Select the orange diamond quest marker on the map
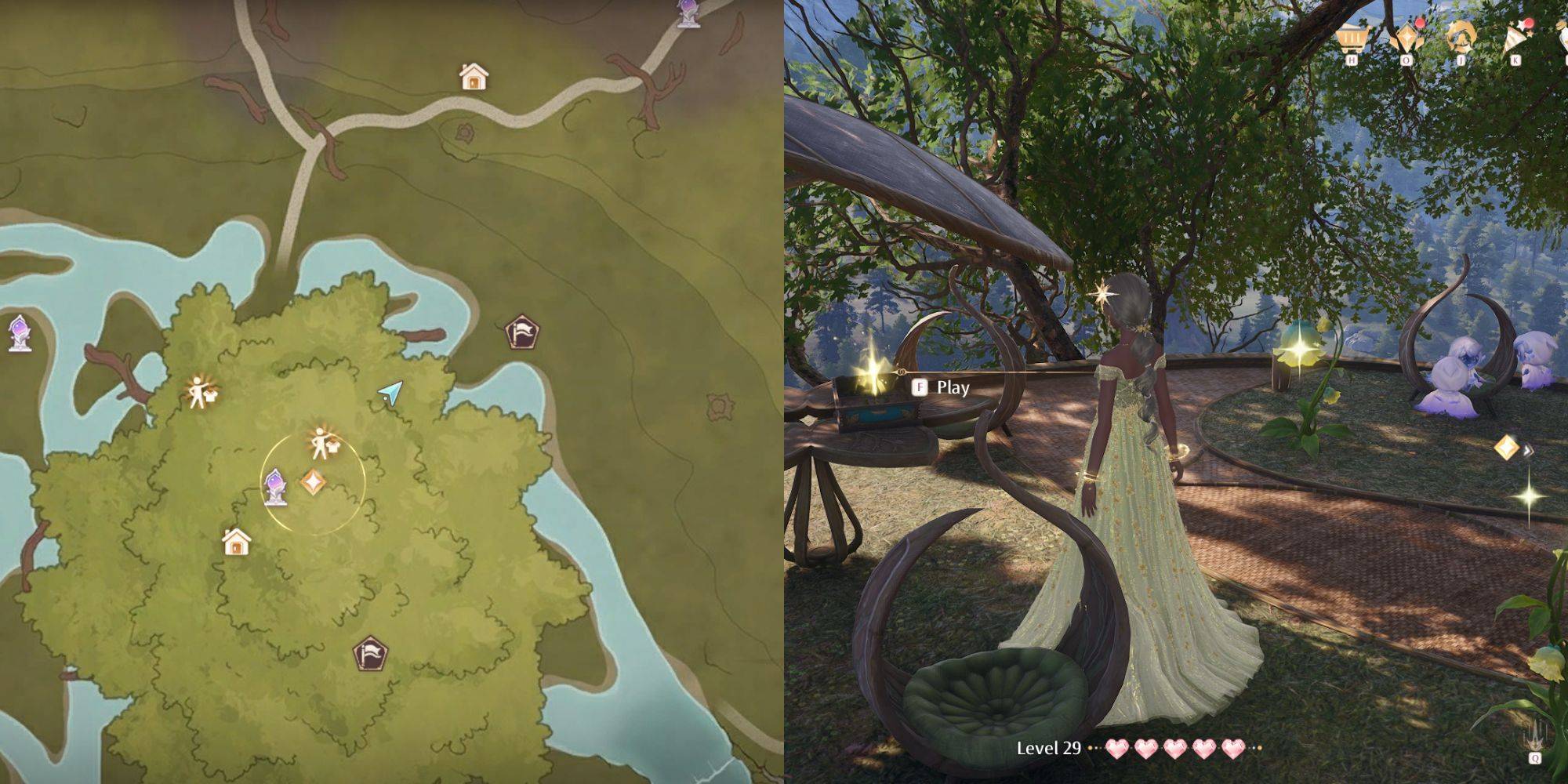 coord(313,482)
